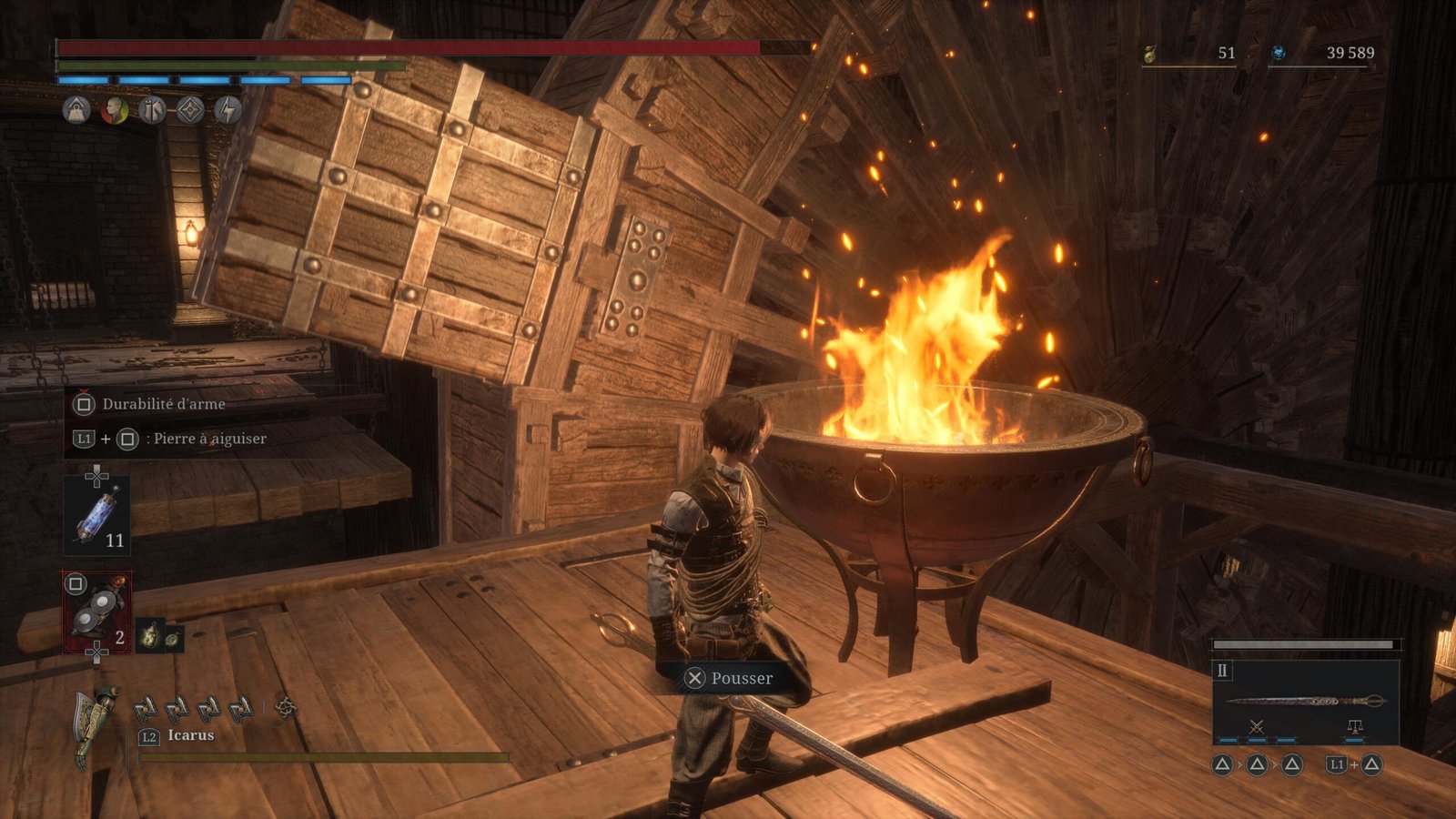Image resolution: width=1456 pixels, height=819 pixels.
Task: Select the chess pieces buff icon
Action: (x=152, y=110)
